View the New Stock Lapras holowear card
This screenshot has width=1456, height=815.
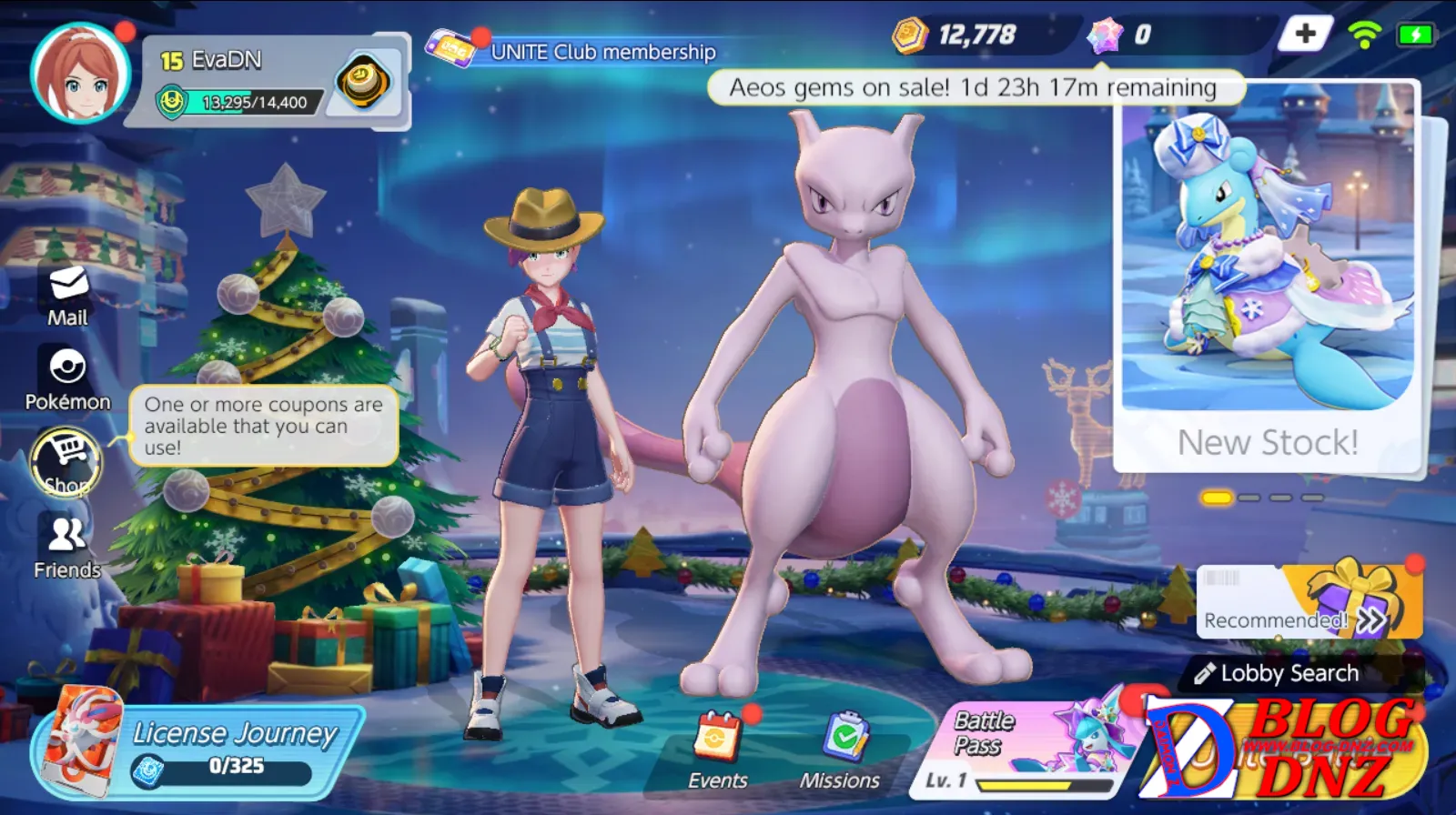[1267, 273]
